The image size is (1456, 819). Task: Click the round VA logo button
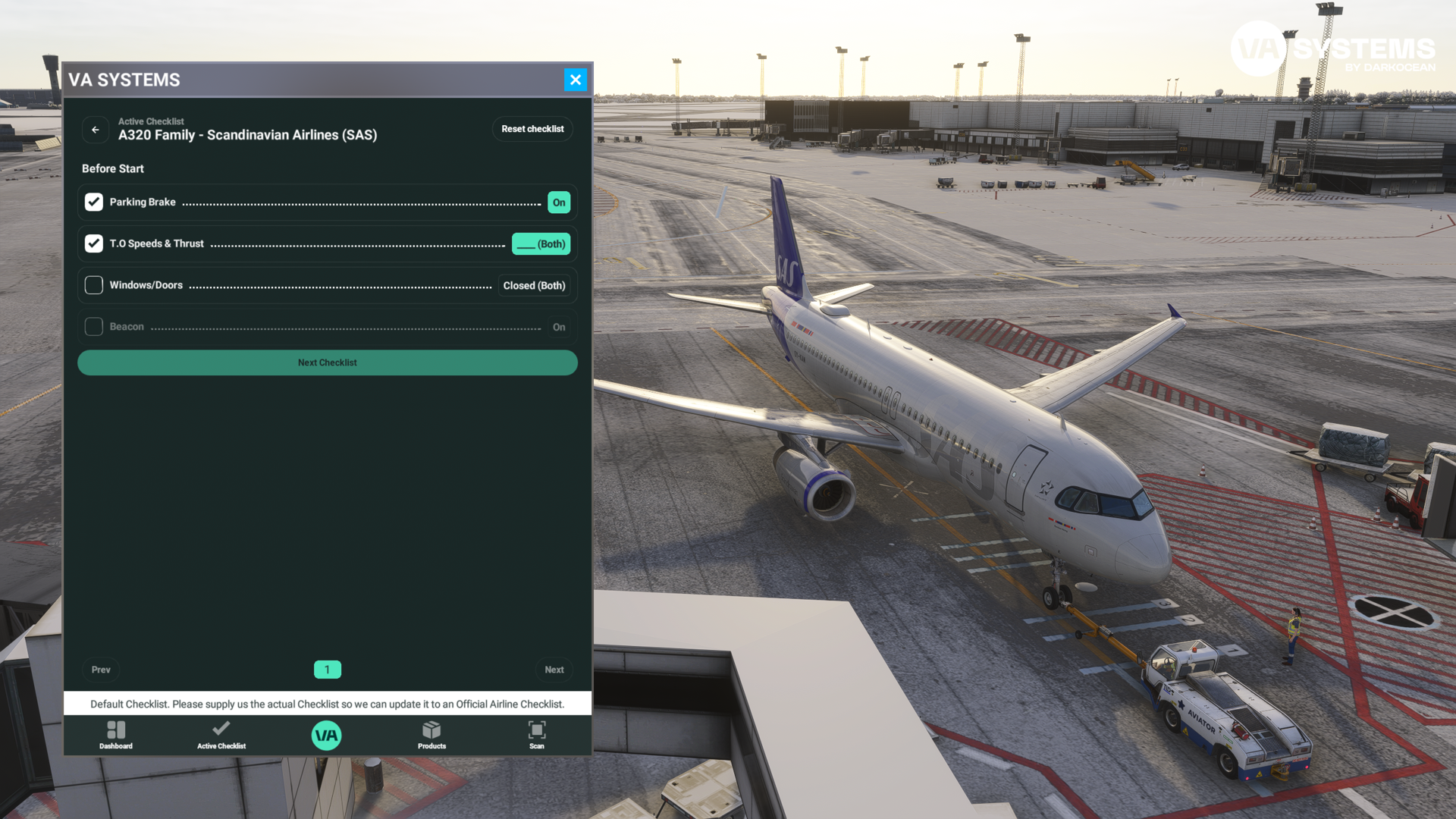point(327,735)
